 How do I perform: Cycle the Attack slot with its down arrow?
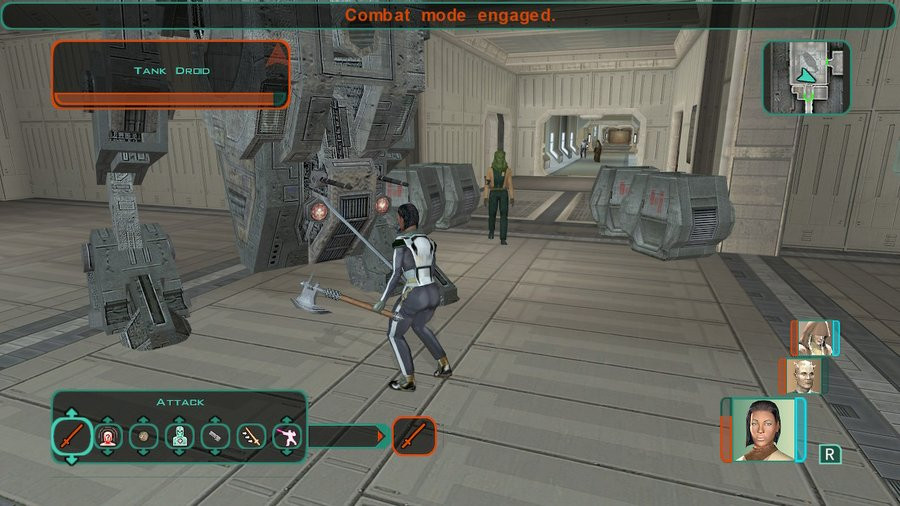point(72,460)
